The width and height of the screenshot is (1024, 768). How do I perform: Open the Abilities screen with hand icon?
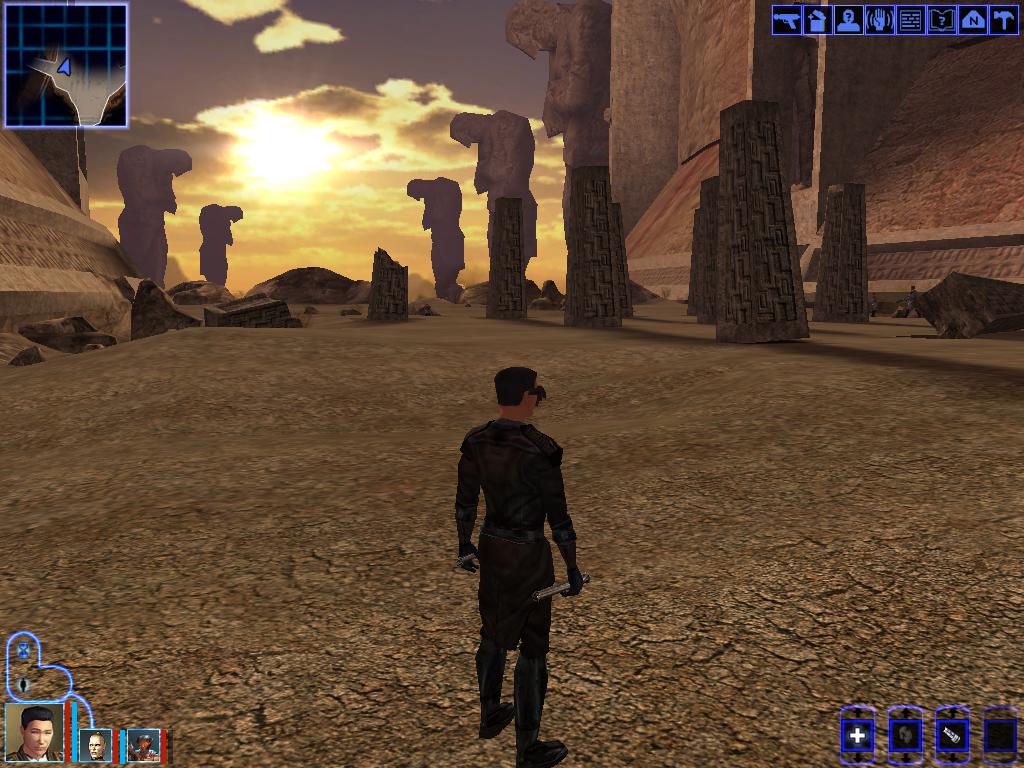879,20
